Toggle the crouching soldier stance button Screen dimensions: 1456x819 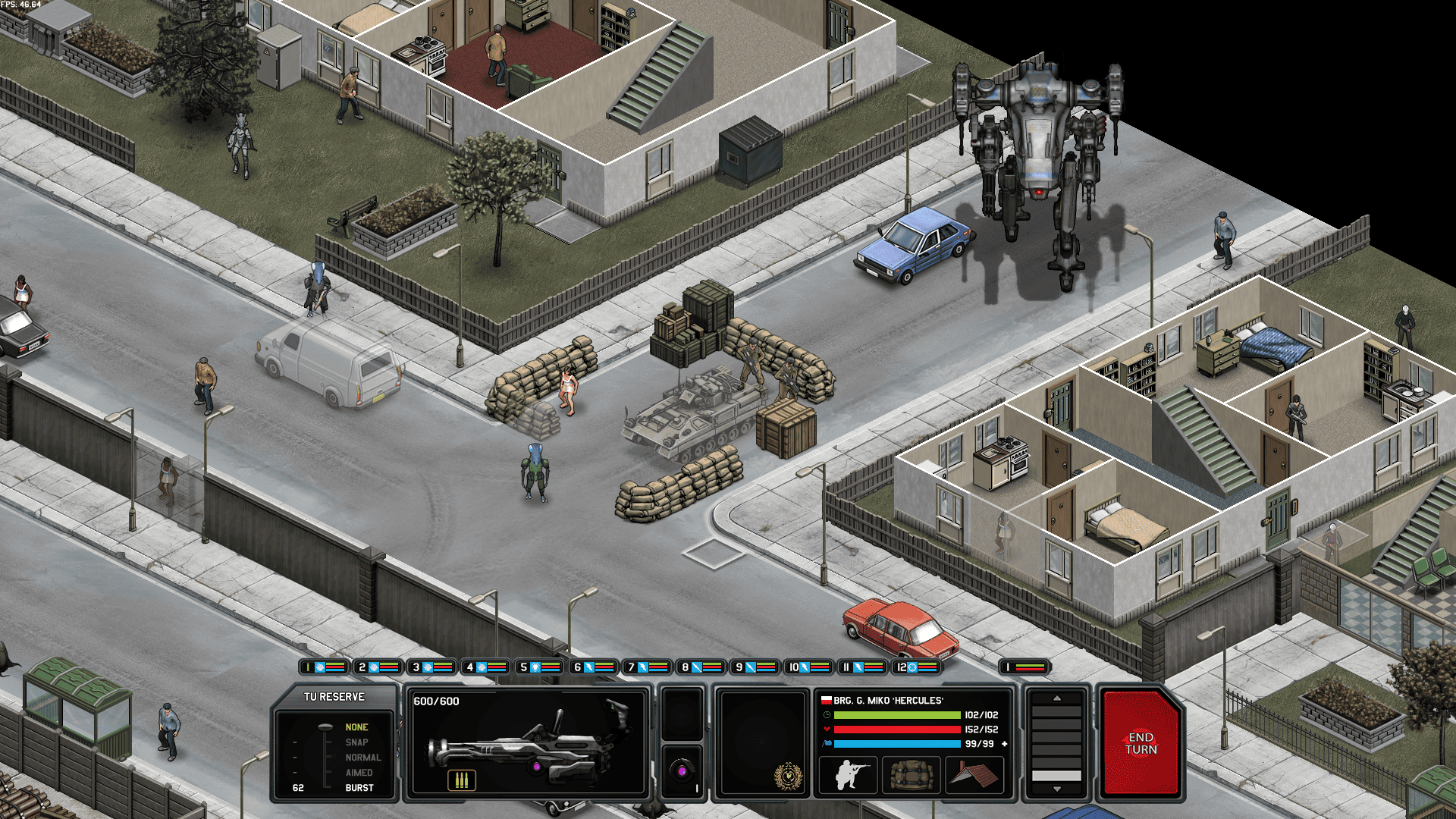pyautogui.click(x=848, y=775)
